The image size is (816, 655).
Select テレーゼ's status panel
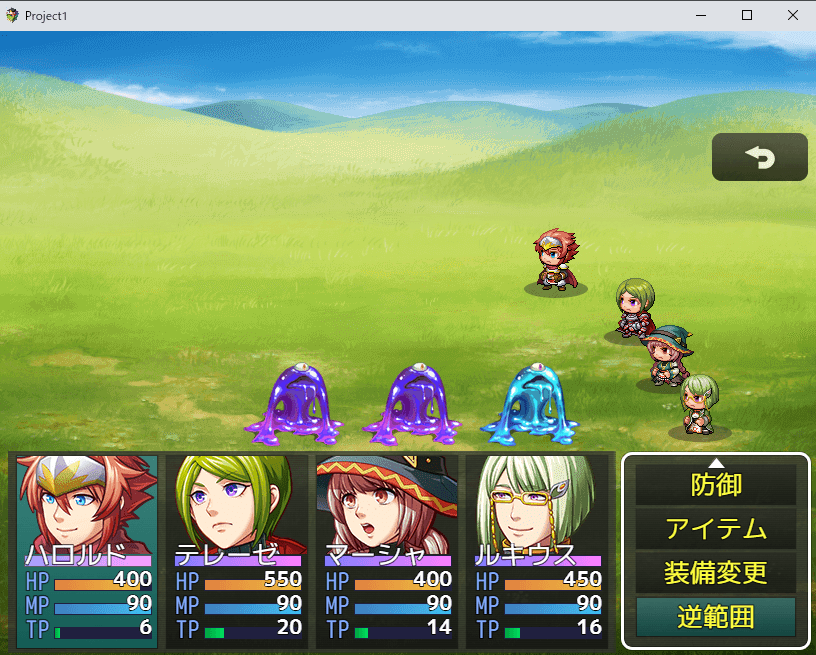pyautogui.click(x=238, y=550)
